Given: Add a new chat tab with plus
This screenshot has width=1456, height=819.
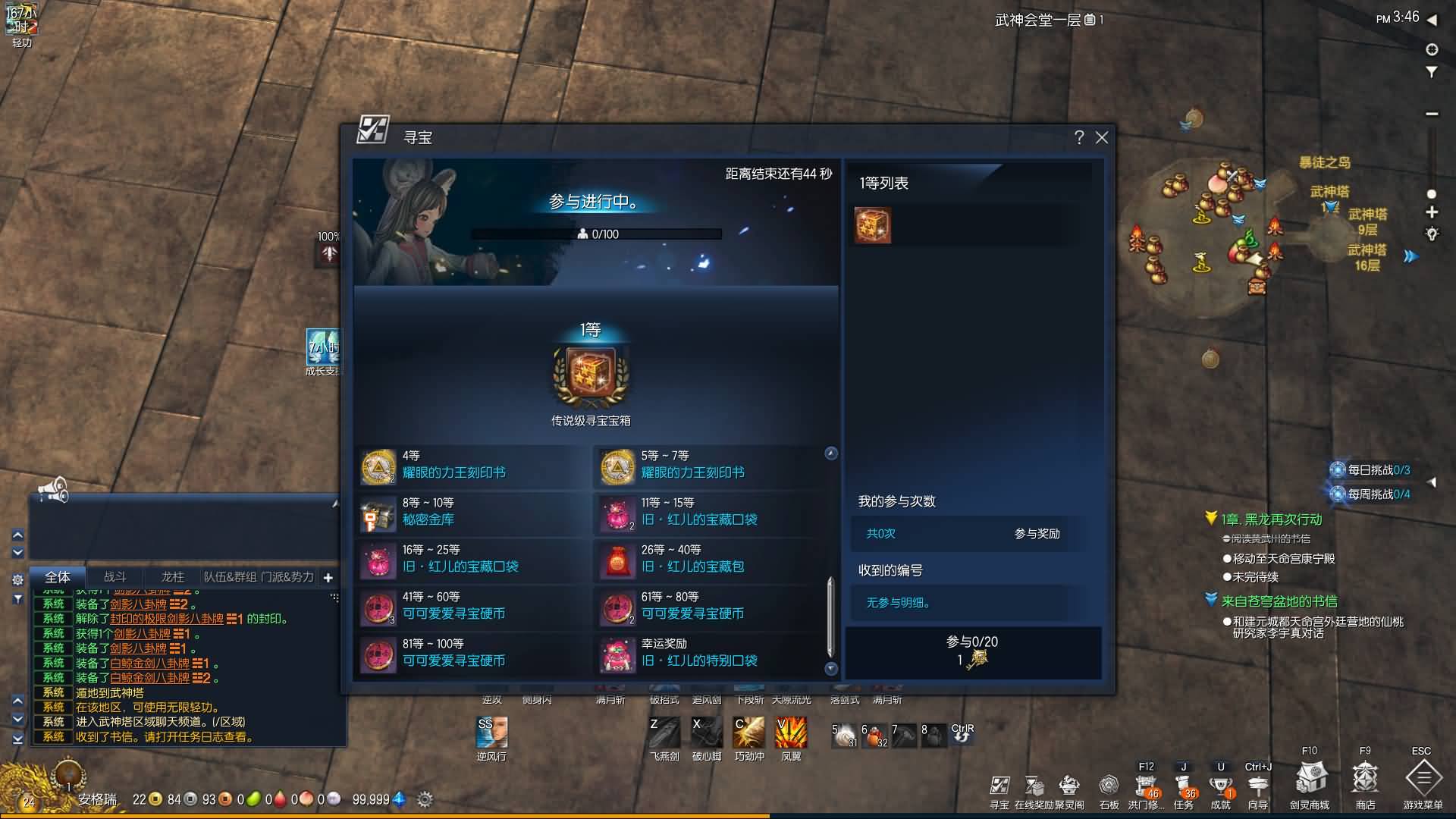Looking at the screenshot, I should coord(328,578).
